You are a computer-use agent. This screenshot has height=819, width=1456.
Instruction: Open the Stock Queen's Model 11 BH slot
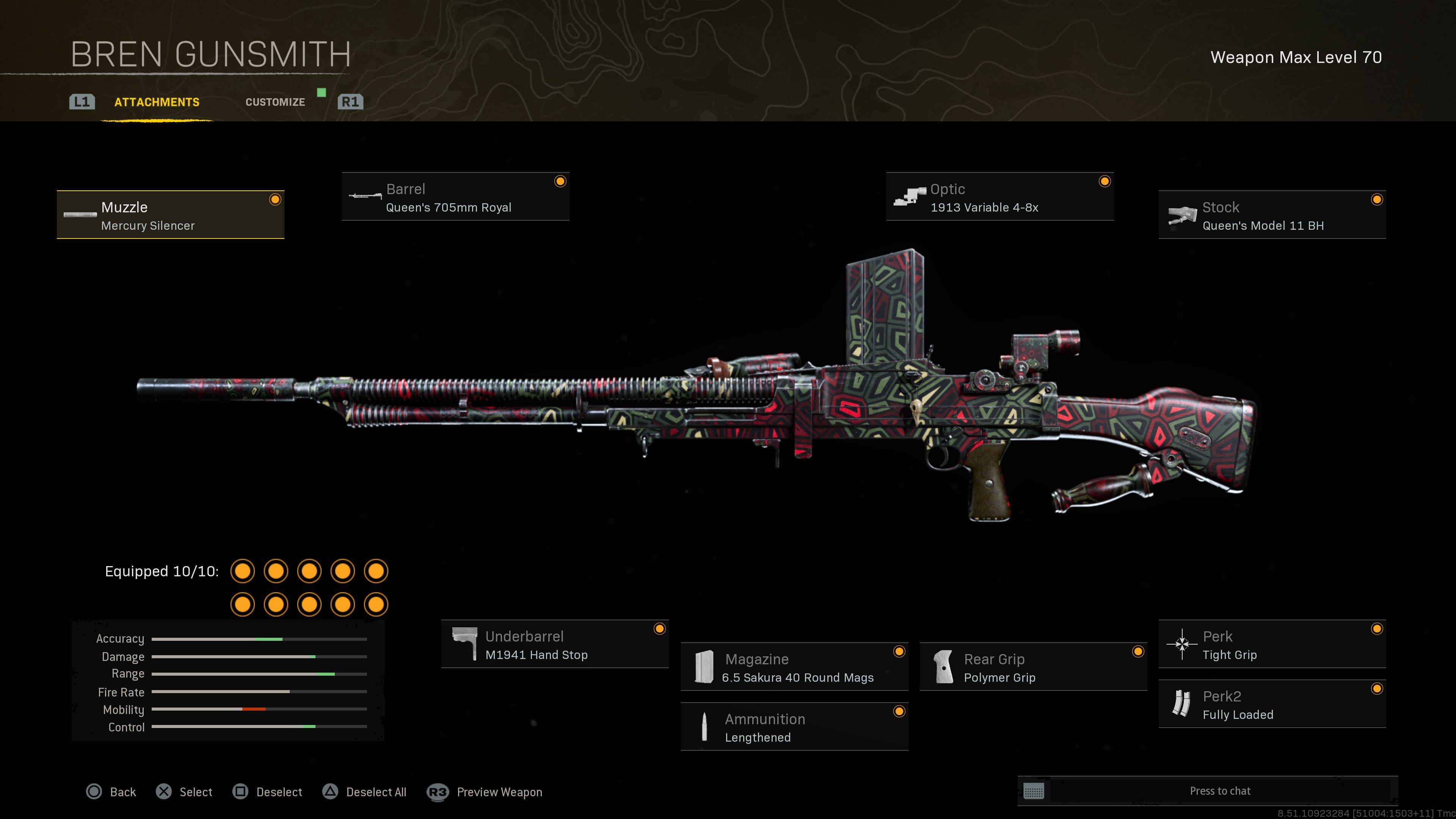point(1272,215)
